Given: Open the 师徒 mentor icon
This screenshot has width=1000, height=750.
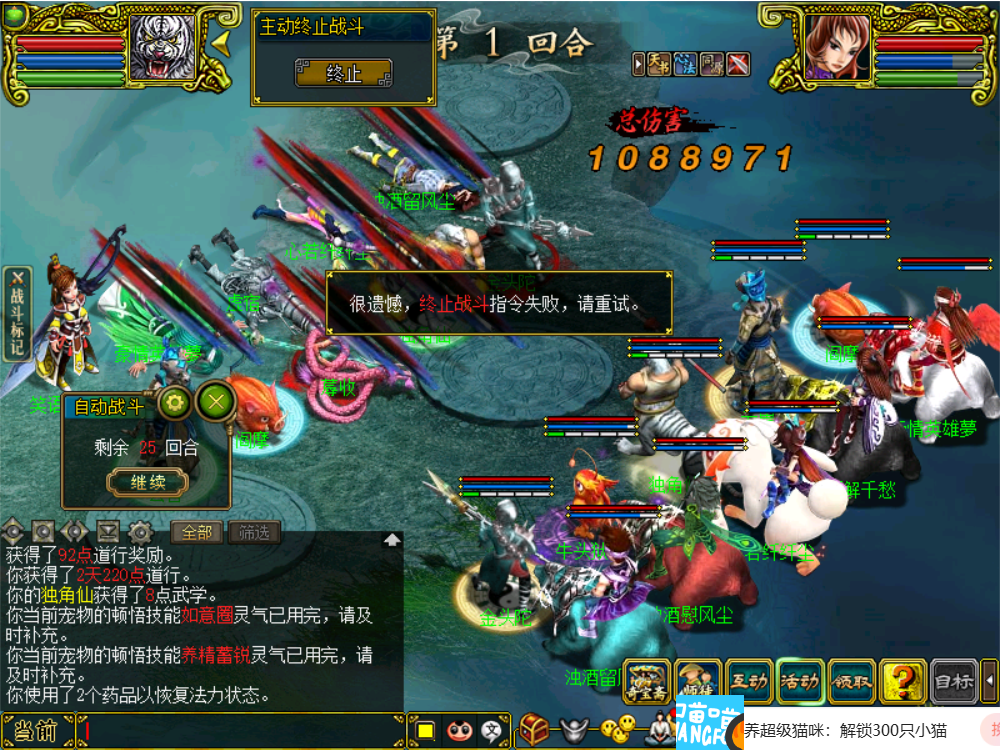Looking at the screenshot, I should (697, 682).
